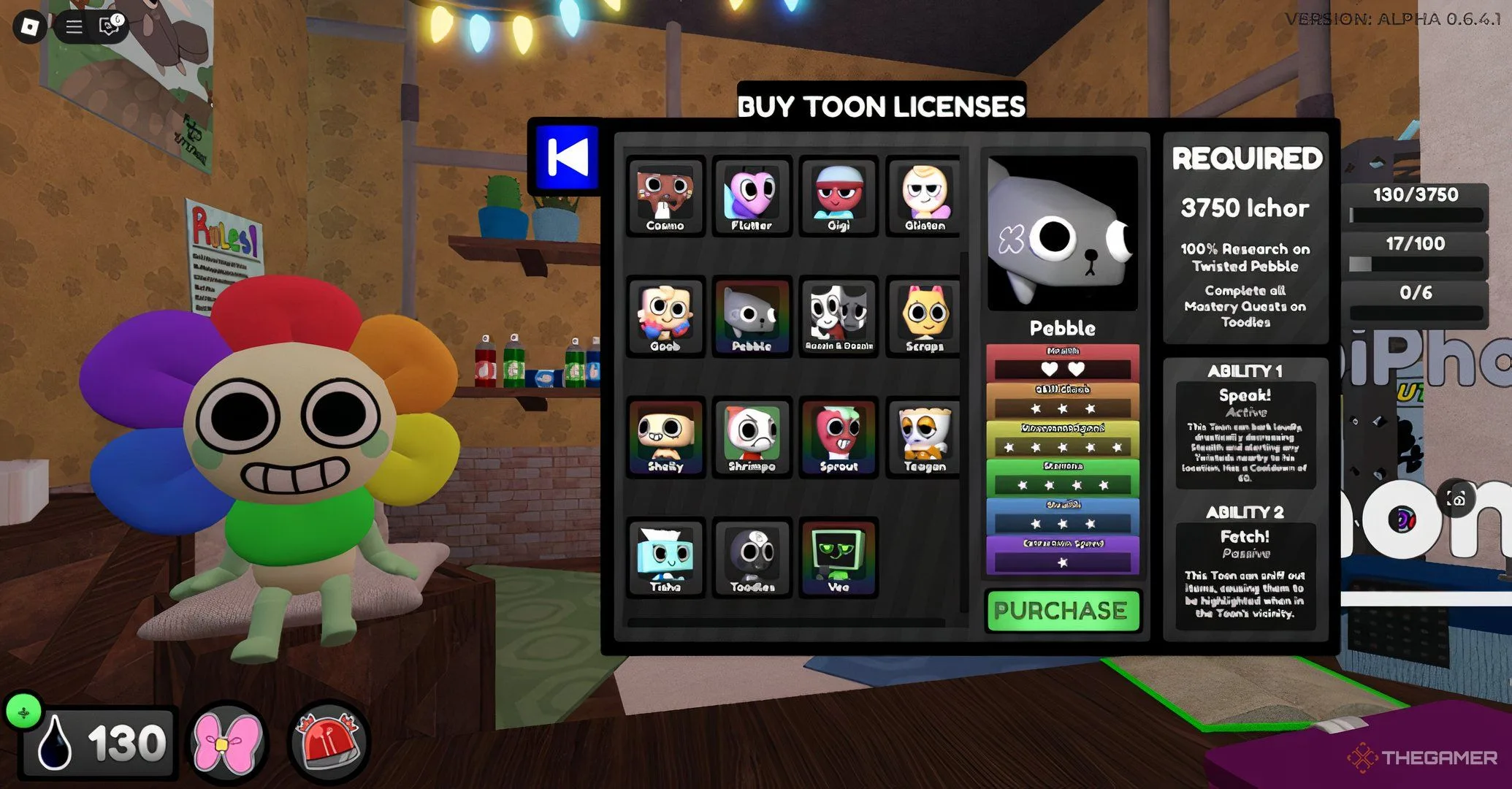Click the red siren icon button
The height and width of the screenshot is (789, 1512).
tap(327, 743)
